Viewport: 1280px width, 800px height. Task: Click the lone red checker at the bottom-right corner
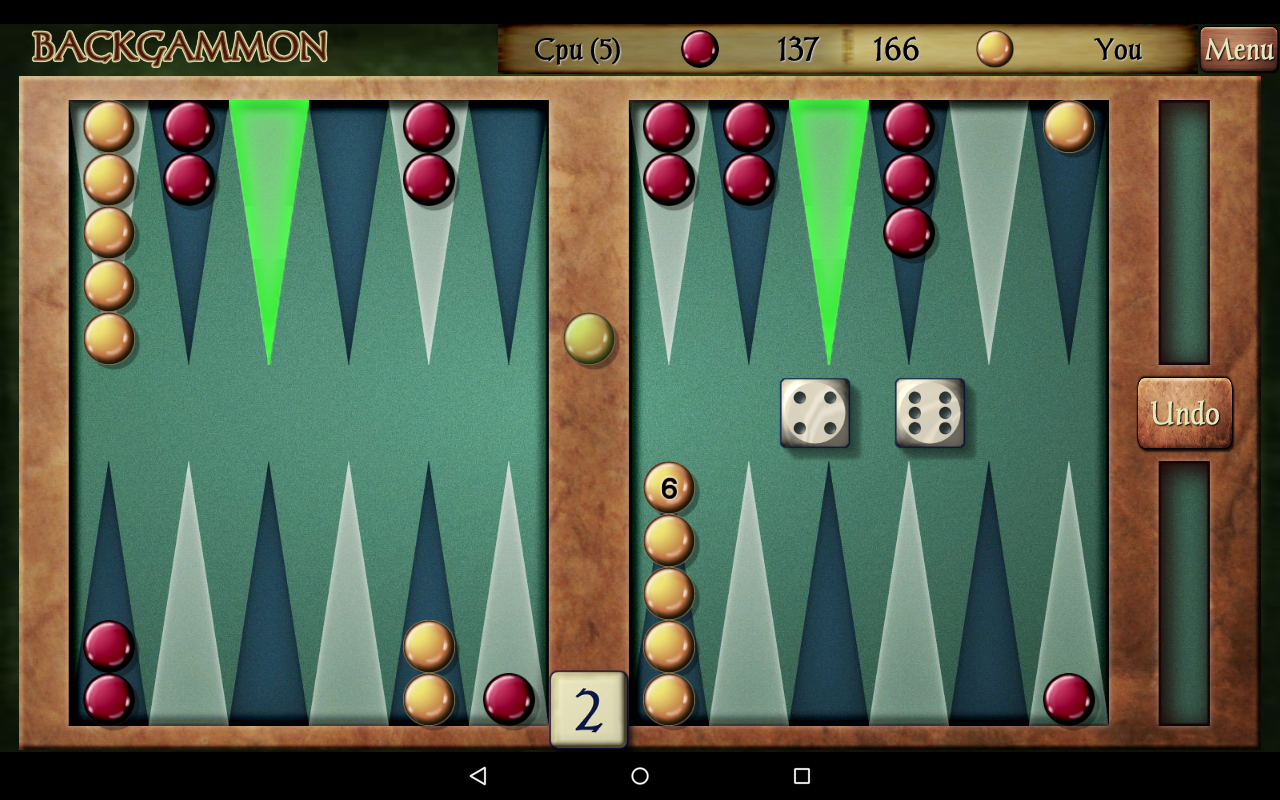(1068, 701)
